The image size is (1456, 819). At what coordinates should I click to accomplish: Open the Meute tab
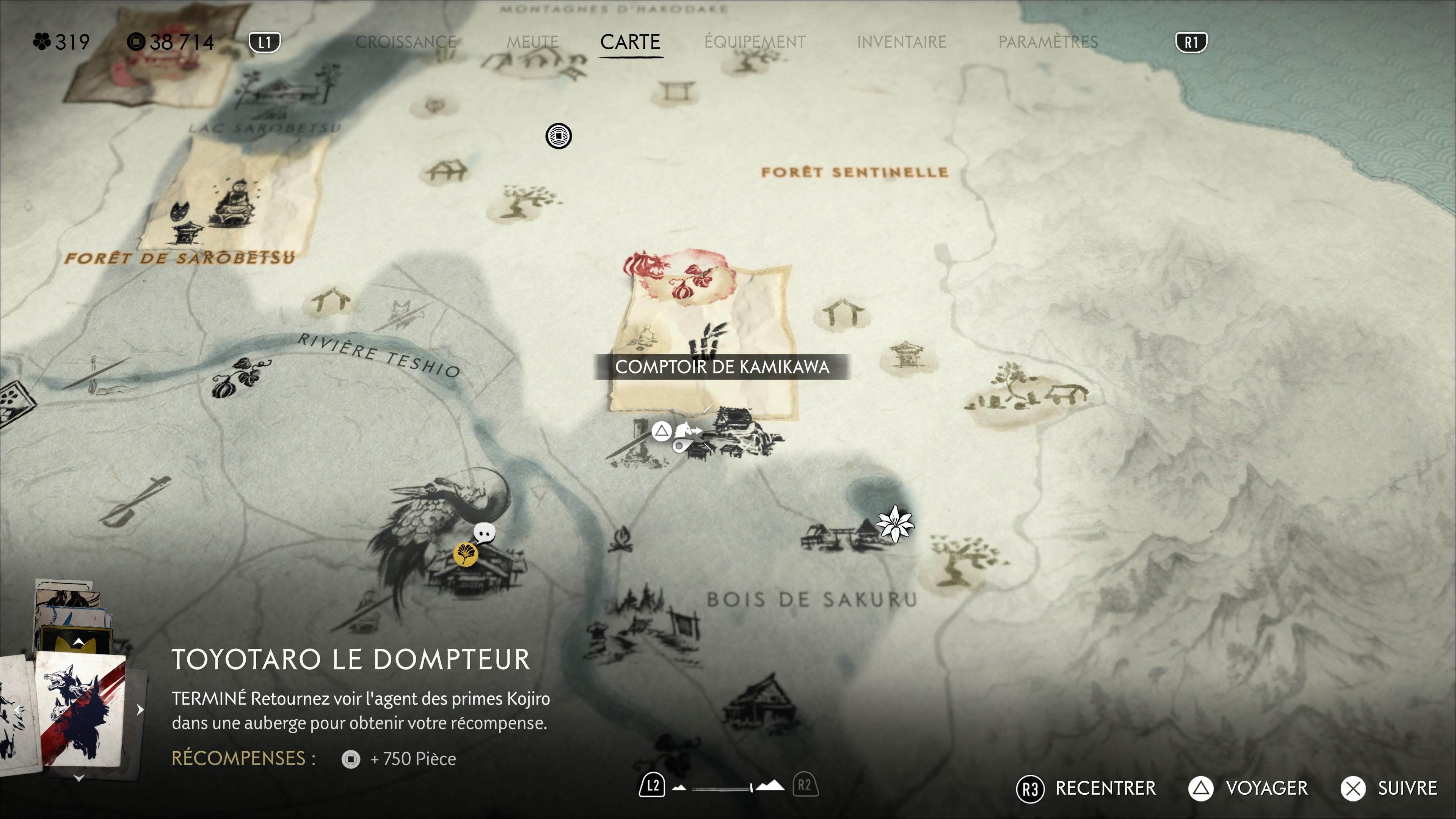532,42
